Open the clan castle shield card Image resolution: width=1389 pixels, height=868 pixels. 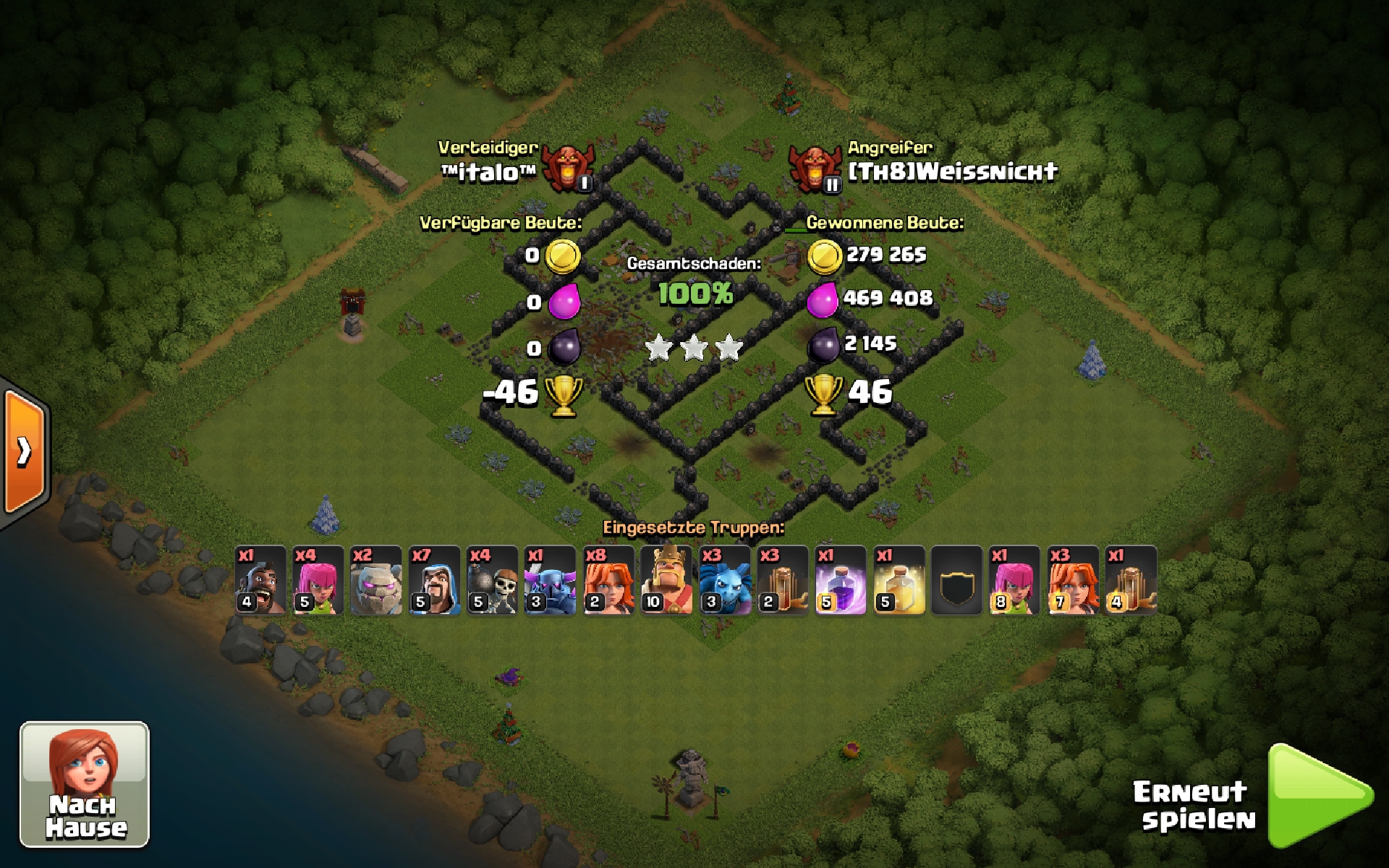956,580
